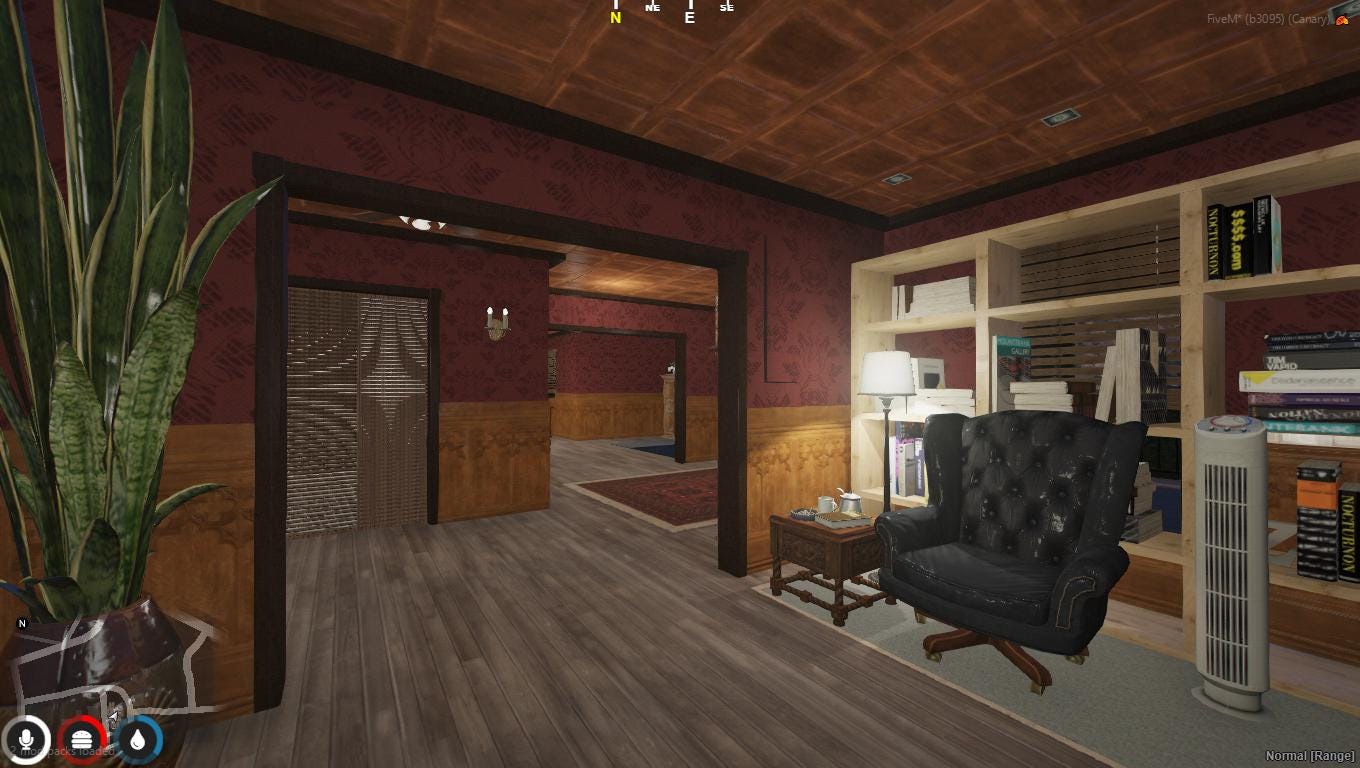Click the SE compass heading marker

point(726,8)
